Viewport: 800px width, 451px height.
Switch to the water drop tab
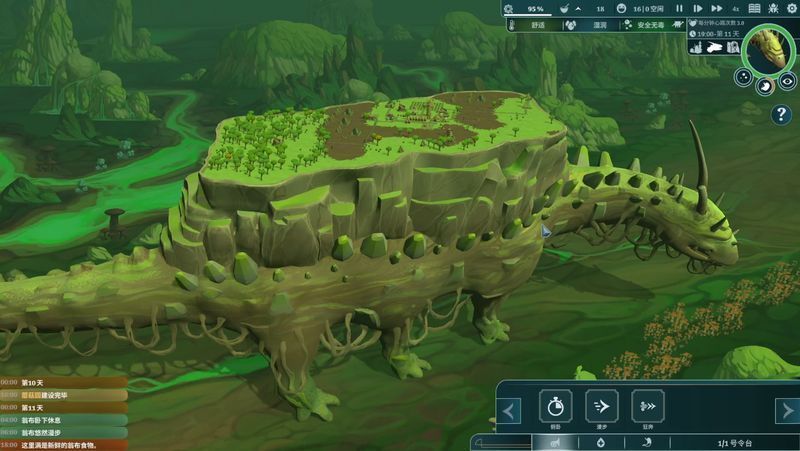pos(599,442)
